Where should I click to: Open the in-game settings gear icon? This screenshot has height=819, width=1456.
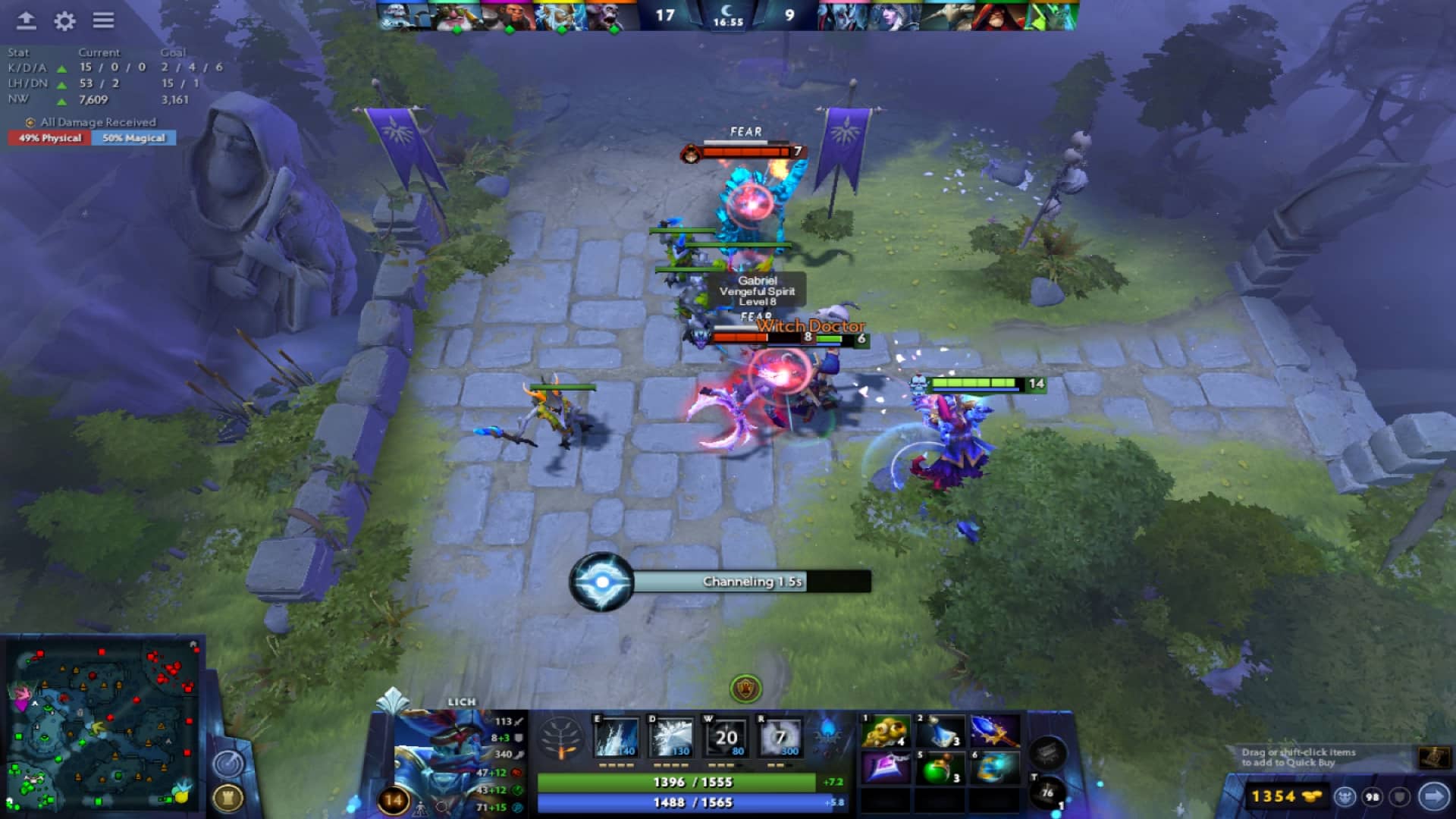(x=64, y=22)
